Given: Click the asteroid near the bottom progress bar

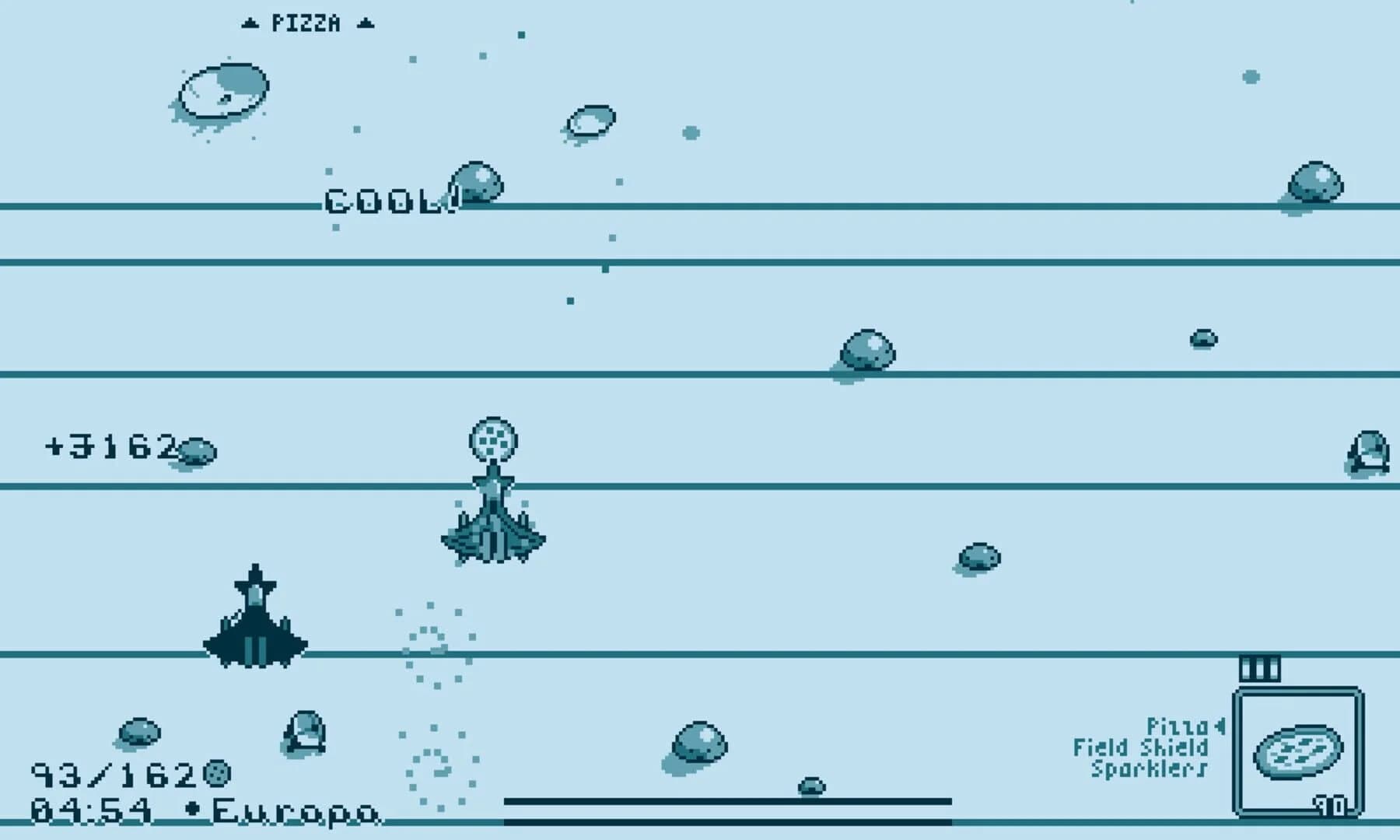Looking at the screenshot, I should 812,789.
